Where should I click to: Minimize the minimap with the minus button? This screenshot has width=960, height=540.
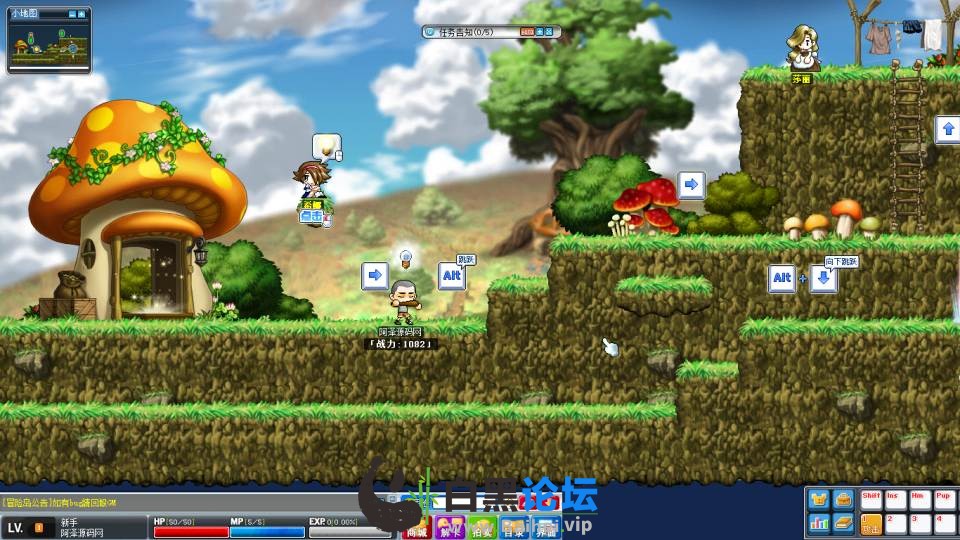click(73, 13)
